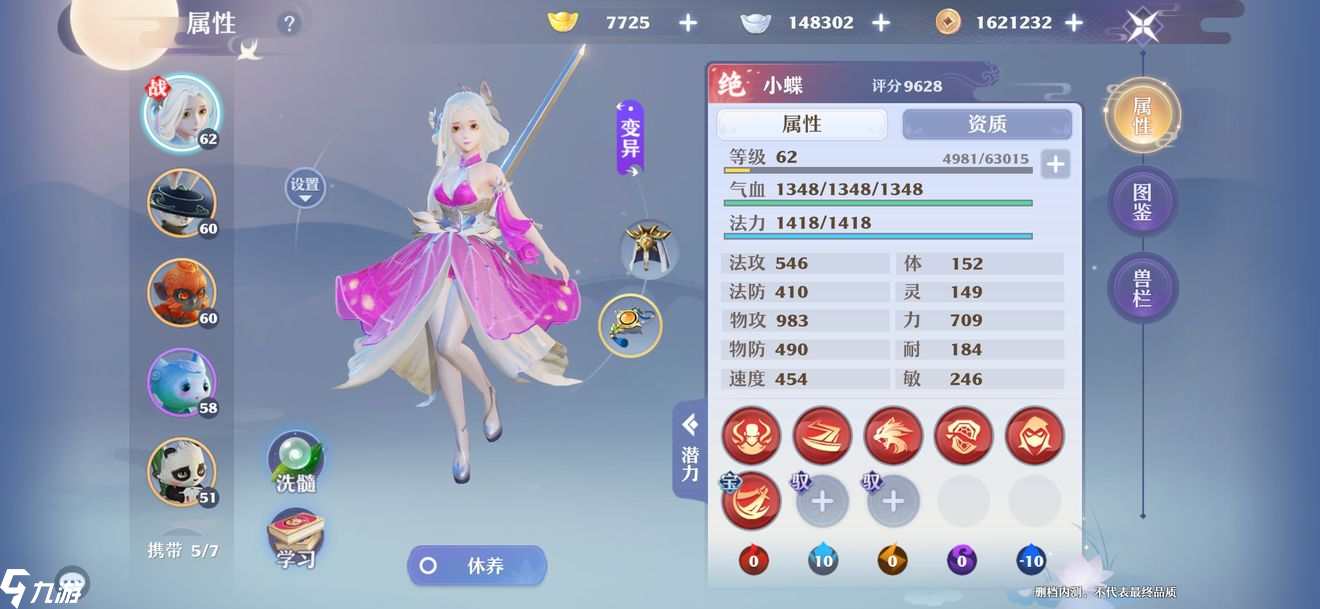Add experience with level plus button

click(1055, 164)
